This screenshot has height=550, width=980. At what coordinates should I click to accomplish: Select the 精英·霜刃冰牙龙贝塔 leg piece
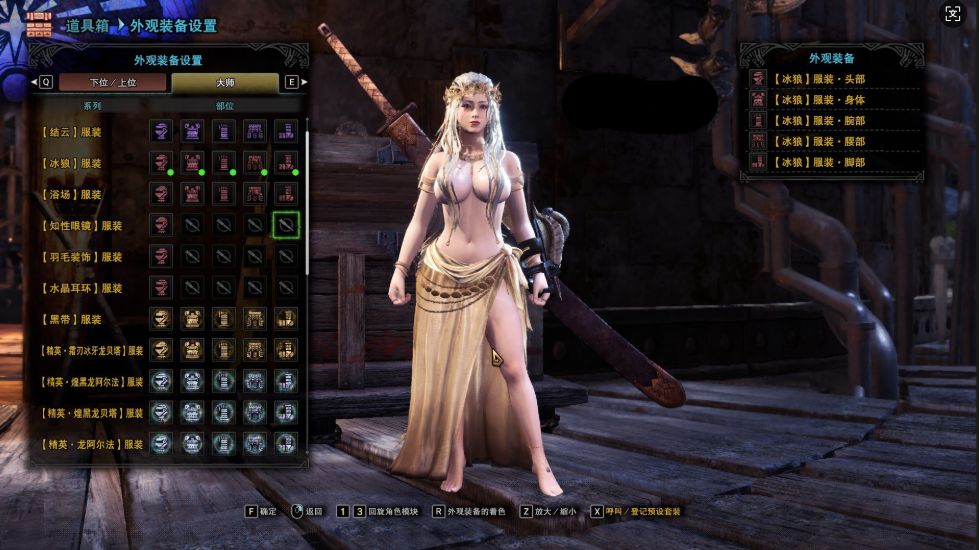point(286,350)
